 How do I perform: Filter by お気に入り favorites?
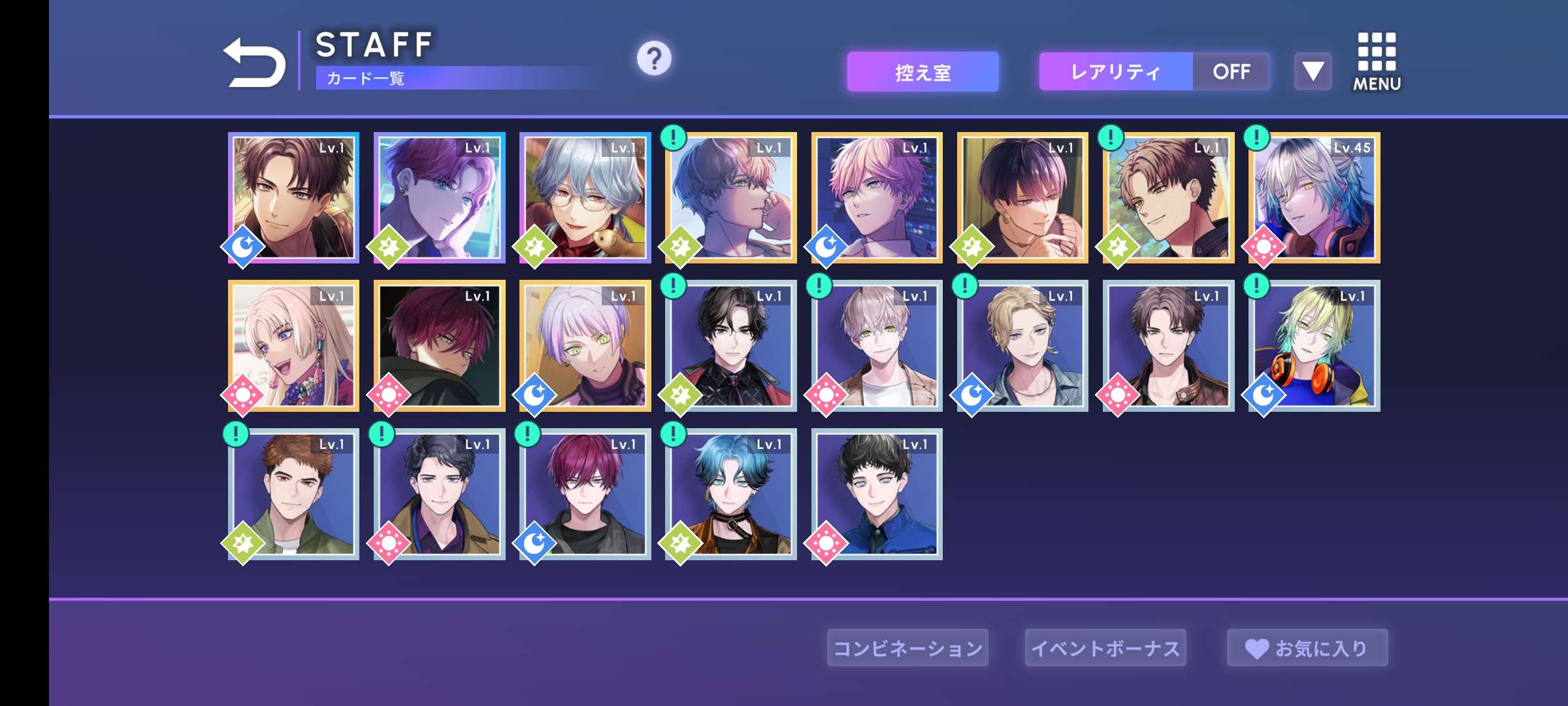pos(1307,648)
